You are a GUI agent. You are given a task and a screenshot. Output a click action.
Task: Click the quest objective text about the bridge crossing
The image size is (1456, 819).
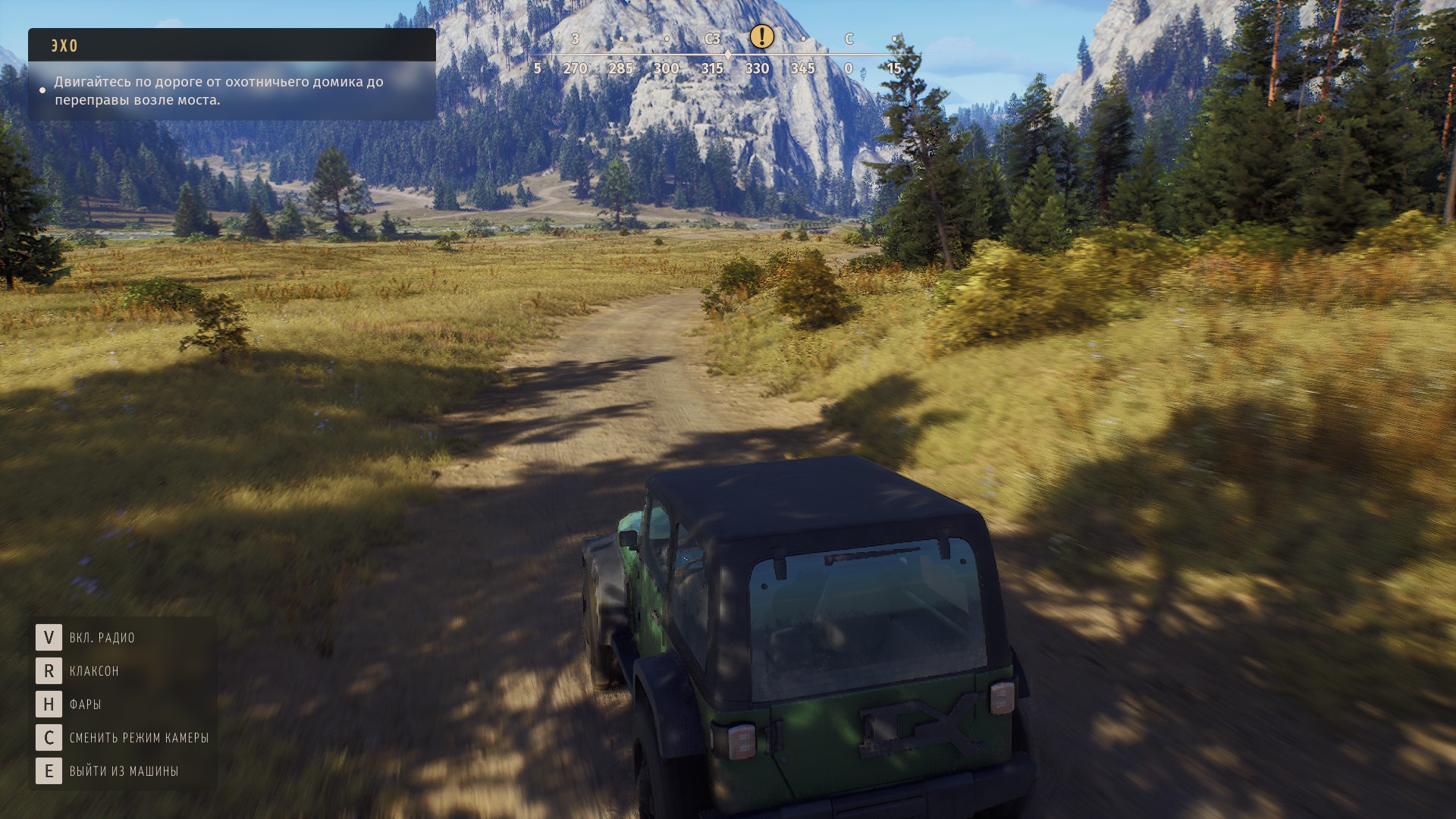point(218,91)
